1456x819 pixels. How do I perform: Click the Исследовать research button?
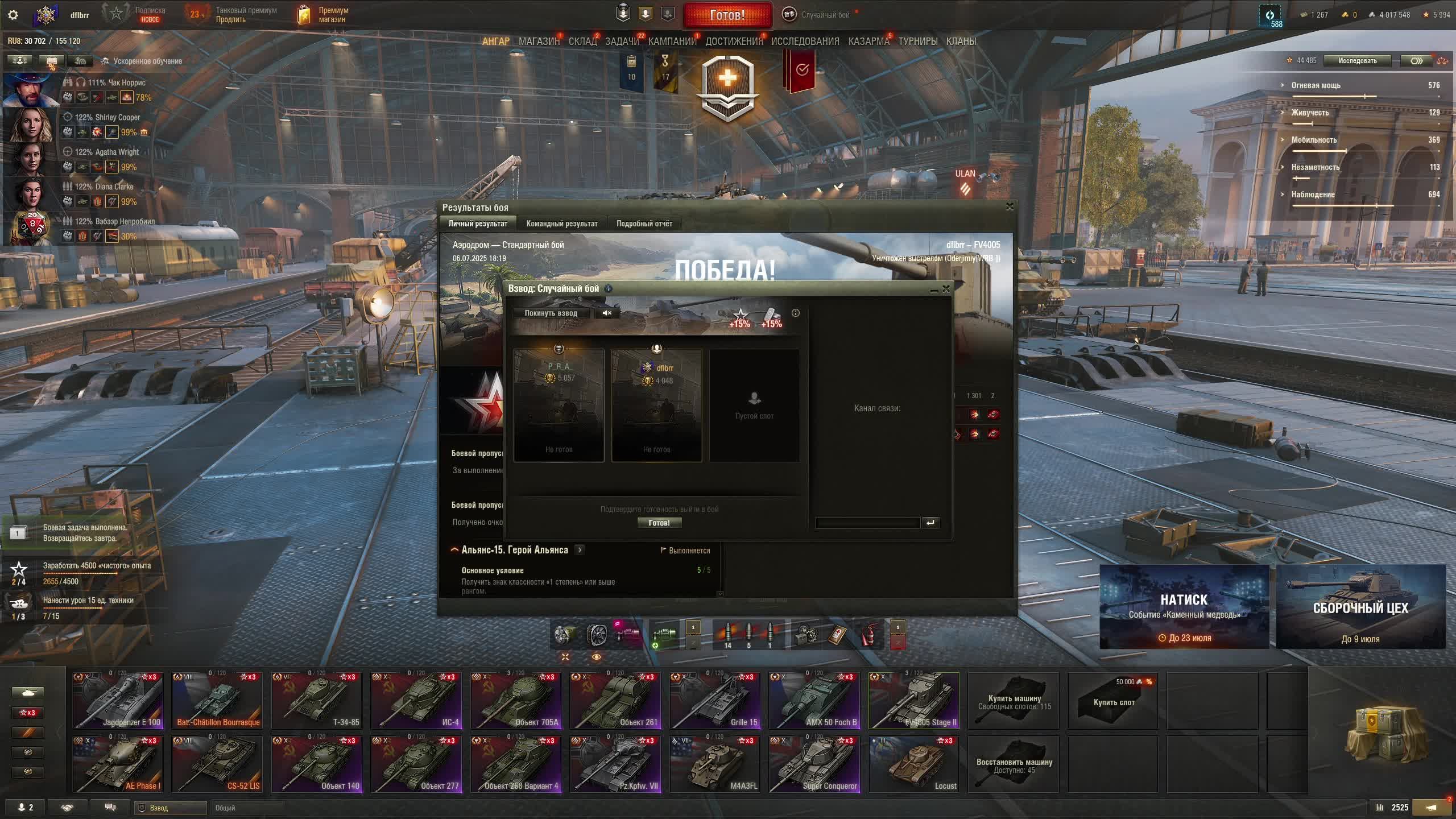pos(1357,61)
